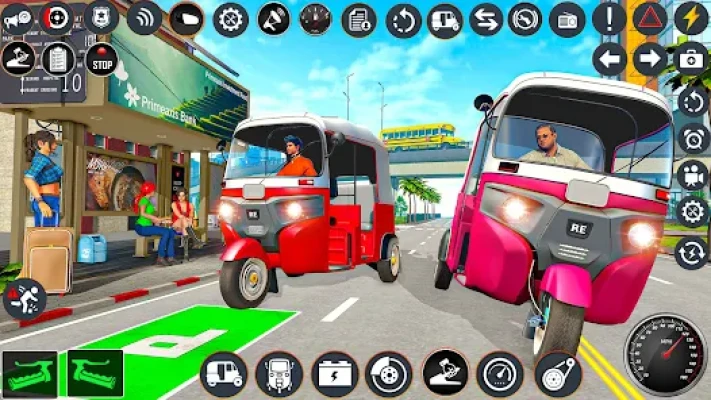Screen dimensions: 711x400
Task: Tap the circular reset arrow icon
Action: (x=403, y=19)
